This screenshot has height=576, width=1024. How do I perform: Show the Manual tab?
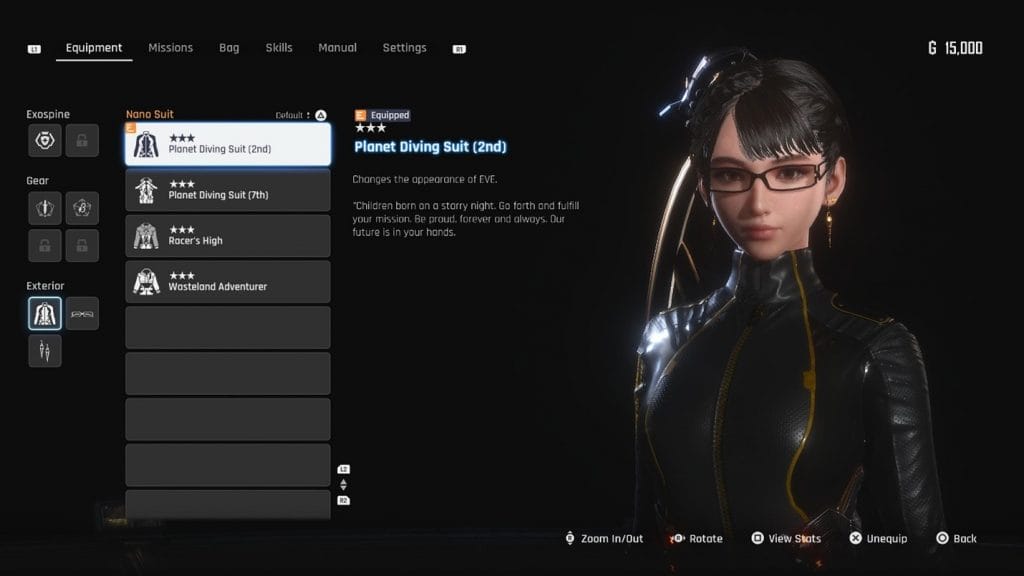pos(337,48)
